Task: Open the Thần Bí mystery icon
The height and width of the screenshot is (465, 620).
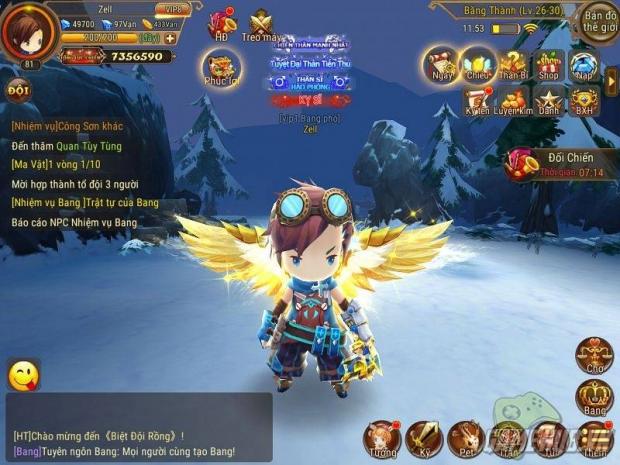Action: point(513,65)
